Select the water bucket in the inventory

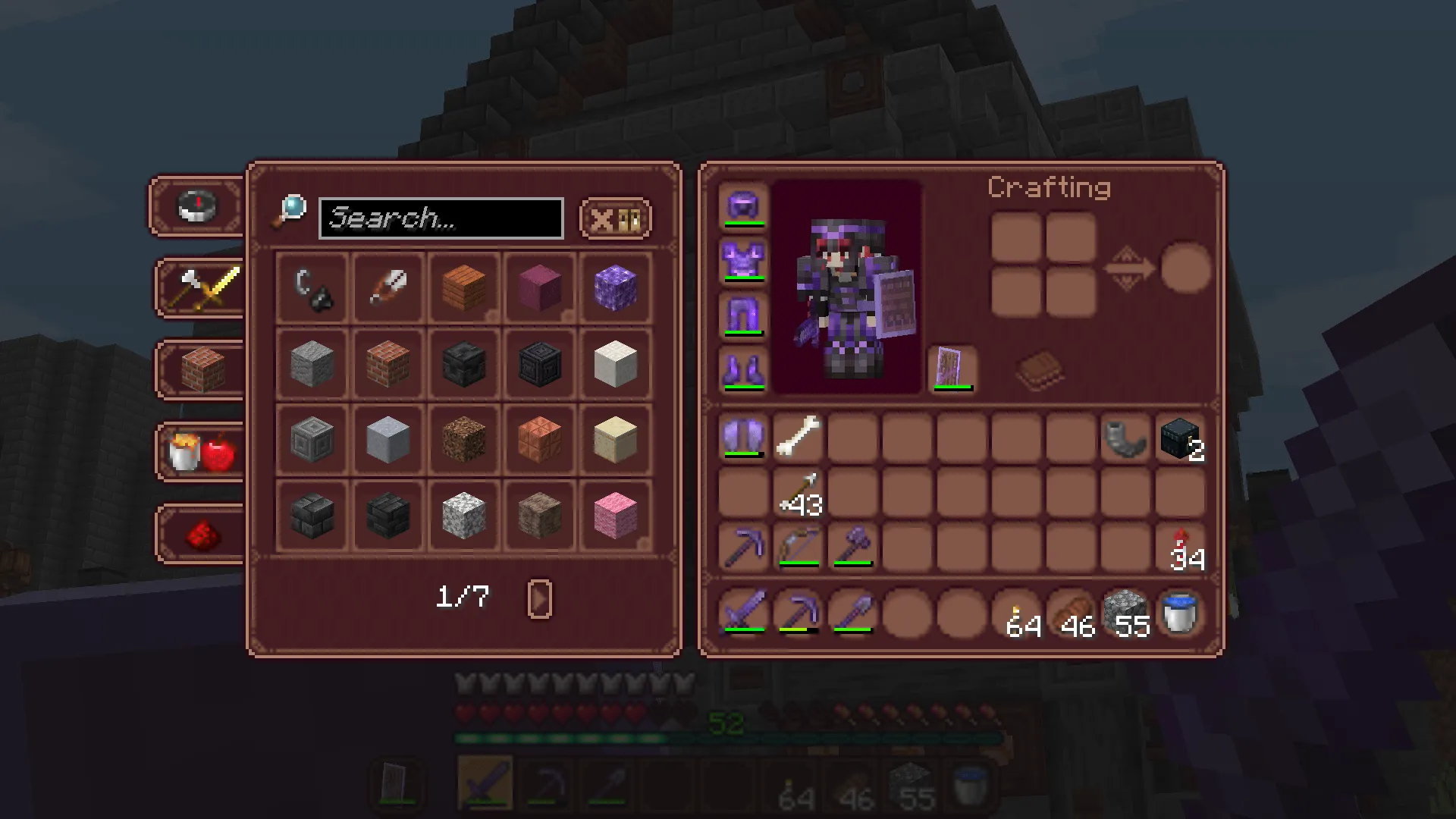point(1180,613)
